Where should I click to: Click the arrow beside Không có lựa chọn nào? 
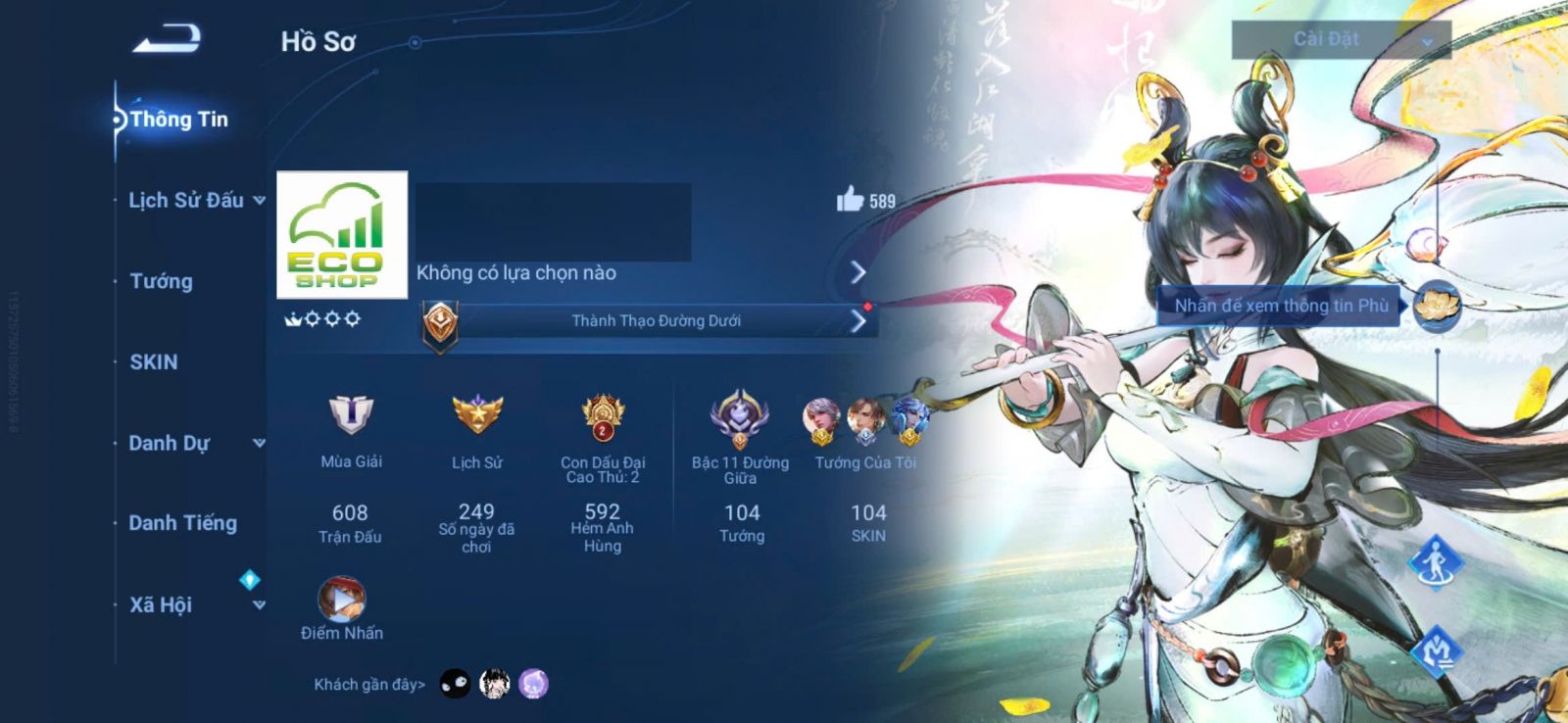click(x=858, y=272)
